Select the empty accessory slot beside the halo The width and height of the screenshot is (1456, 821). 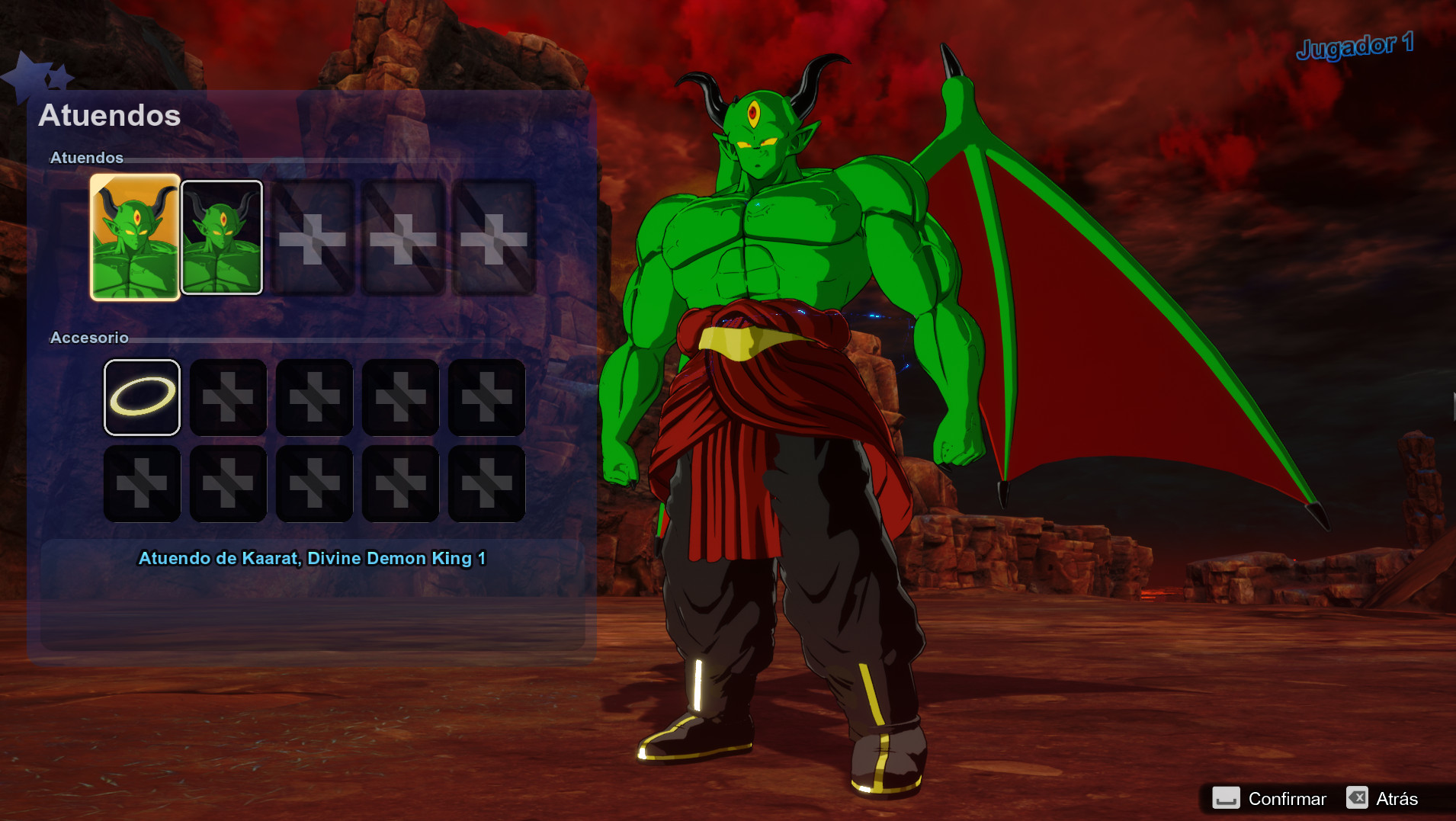(228, 397)
